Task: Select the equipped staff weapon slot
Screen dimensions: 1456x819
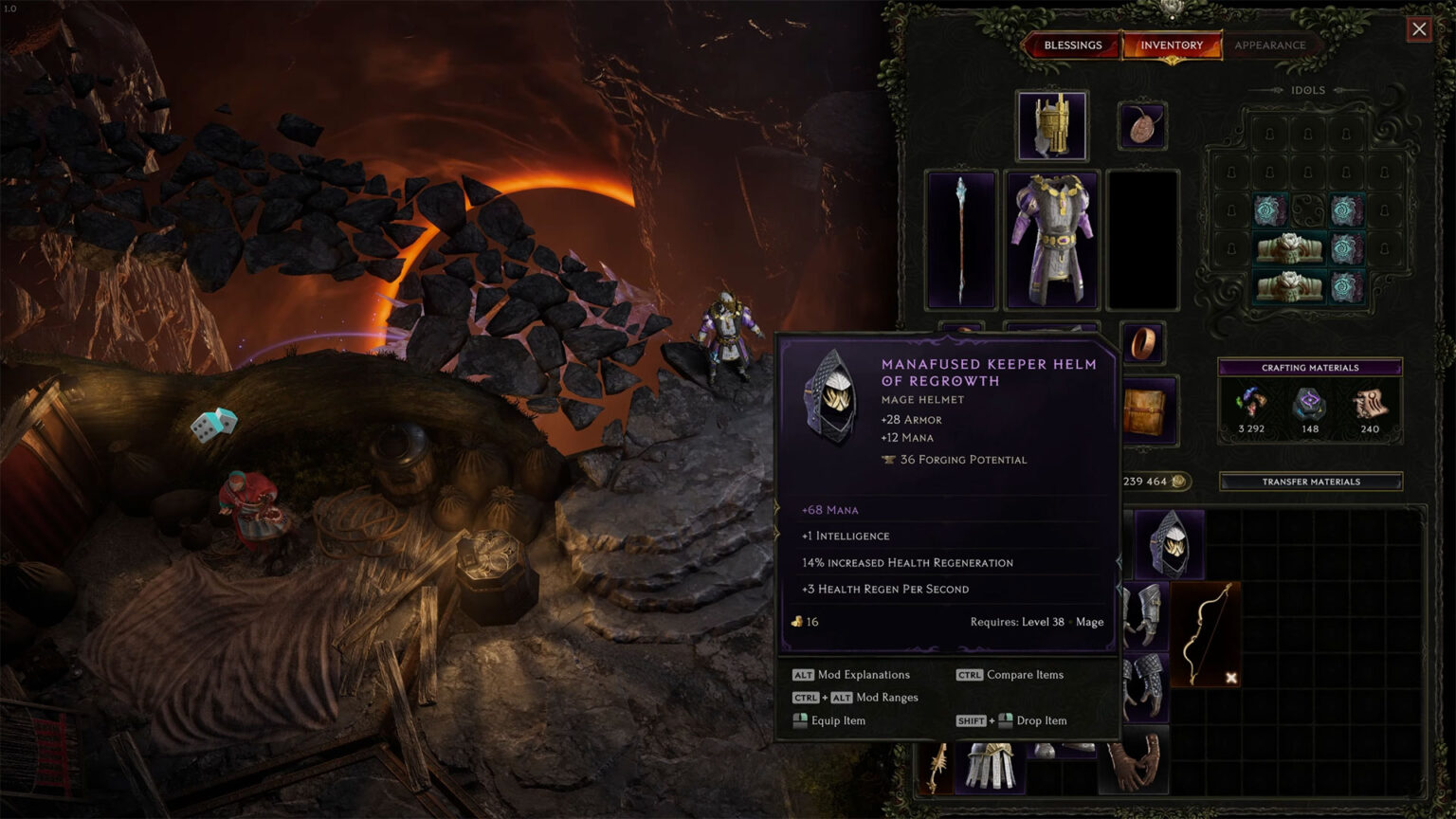Action: (961, 240)
